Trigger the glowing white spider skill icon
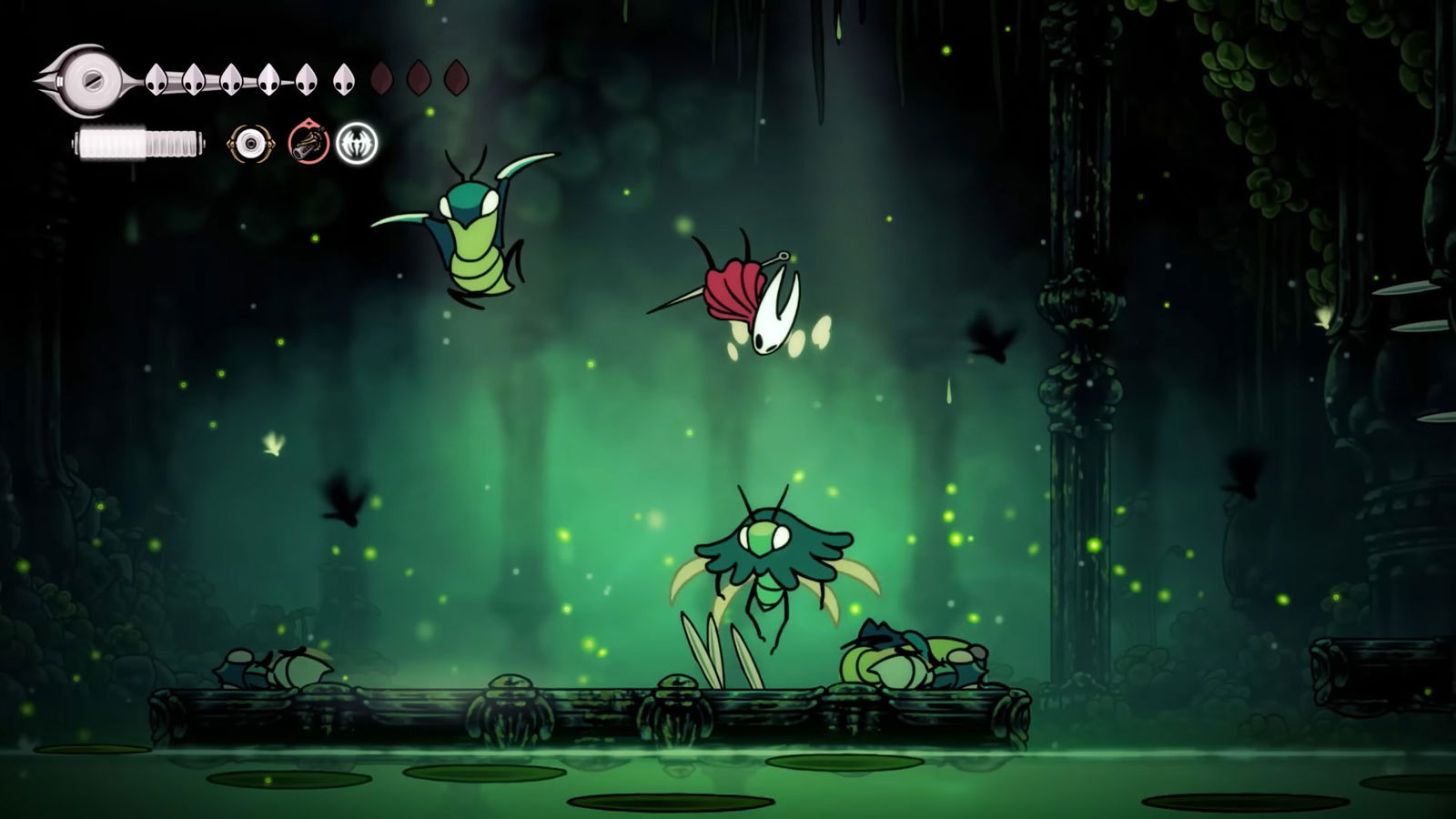 (357, 144)
